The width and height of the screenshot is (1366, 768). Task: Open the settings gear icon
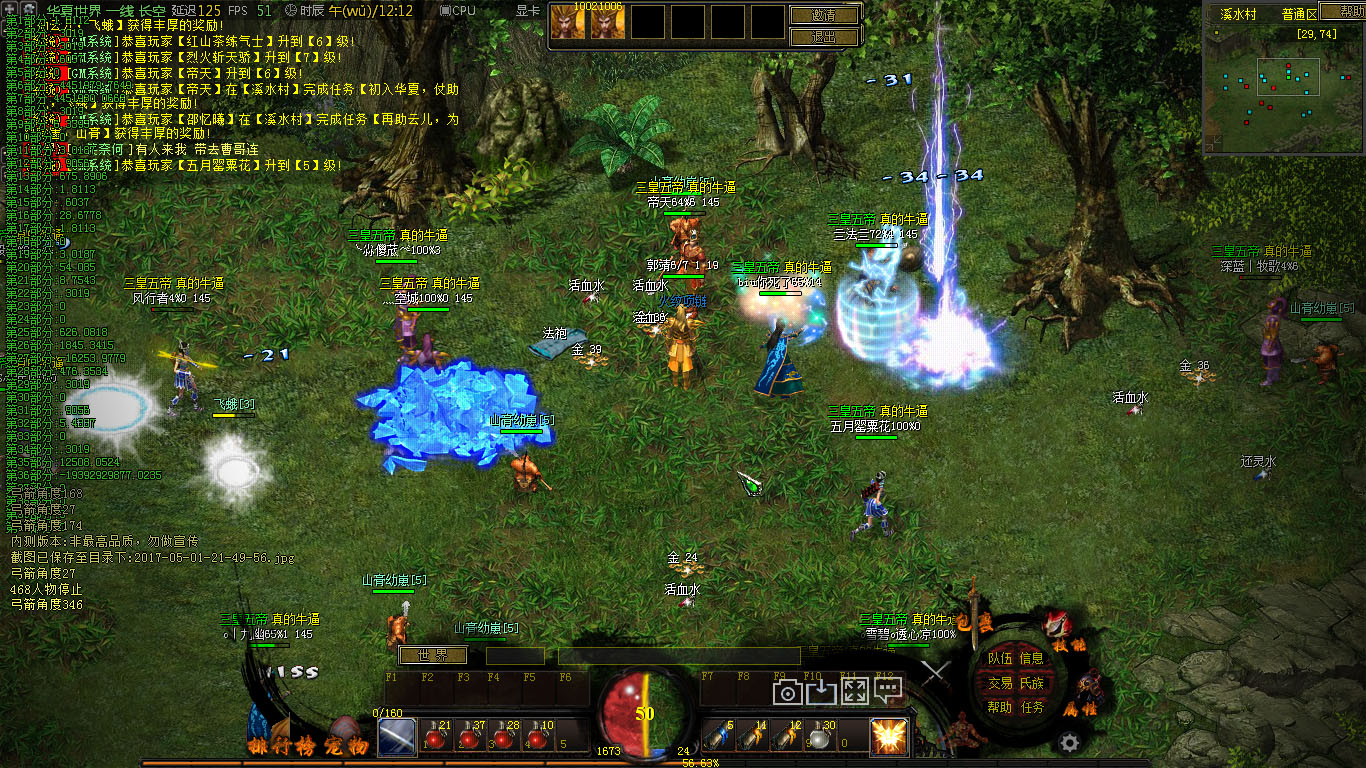point(1069,742)
